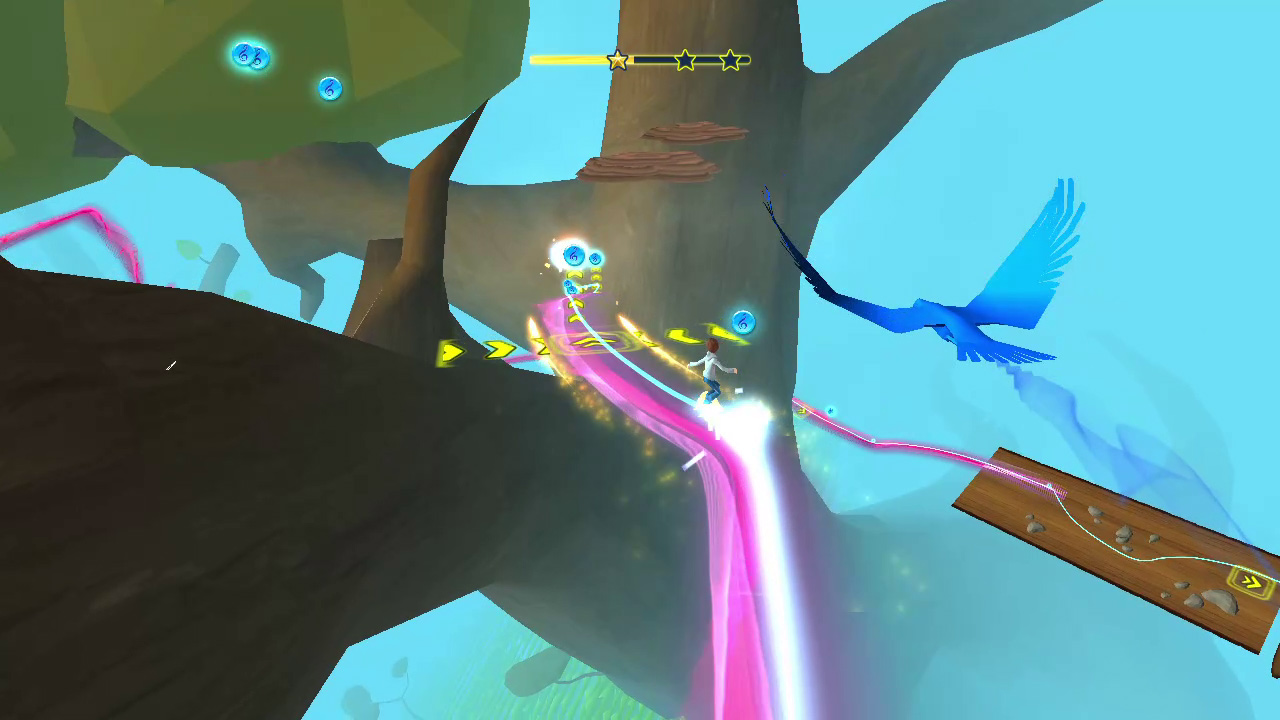Select the leftmost yellow chevron on the trail
This screenshot has width=1280, height=720.
click(452, 352)
